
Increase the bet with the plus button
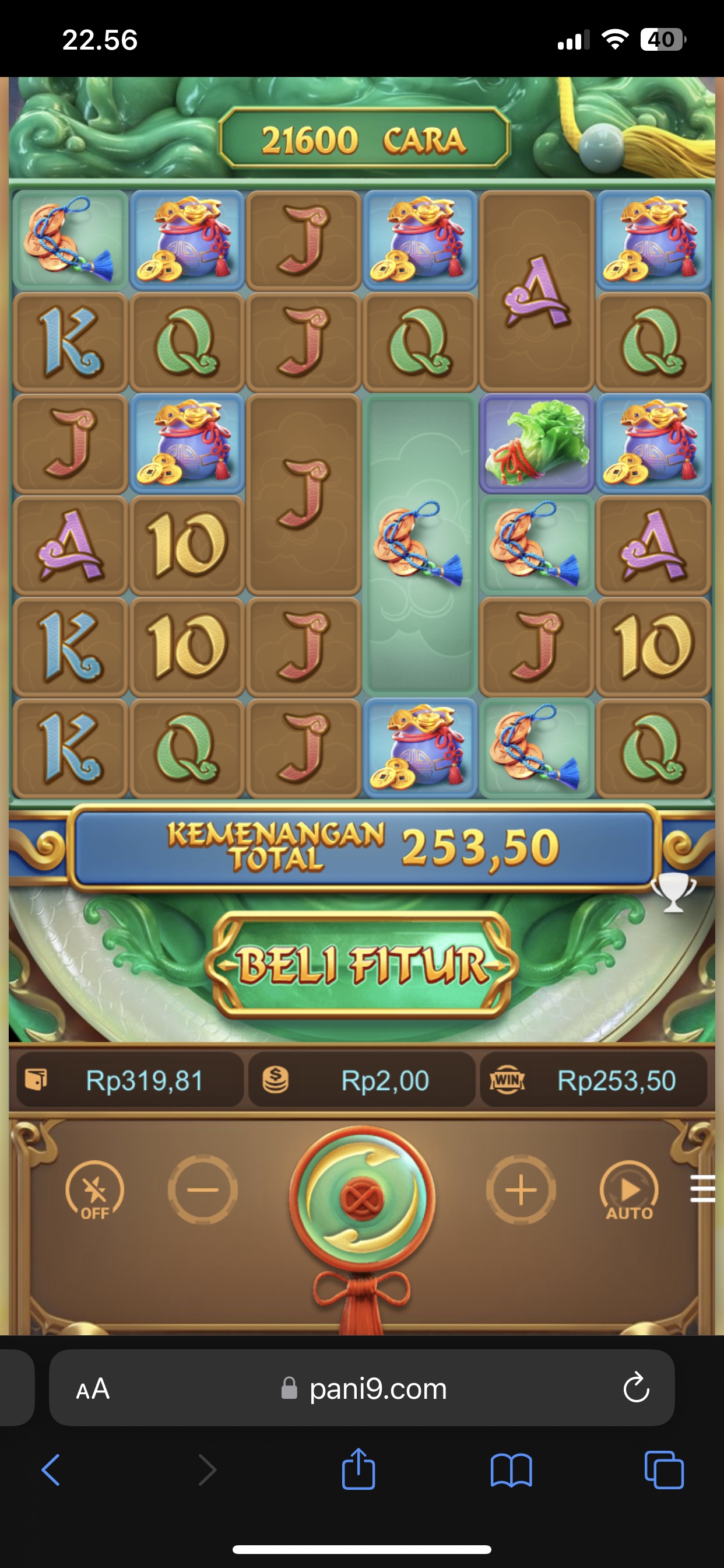point(521,1189)
